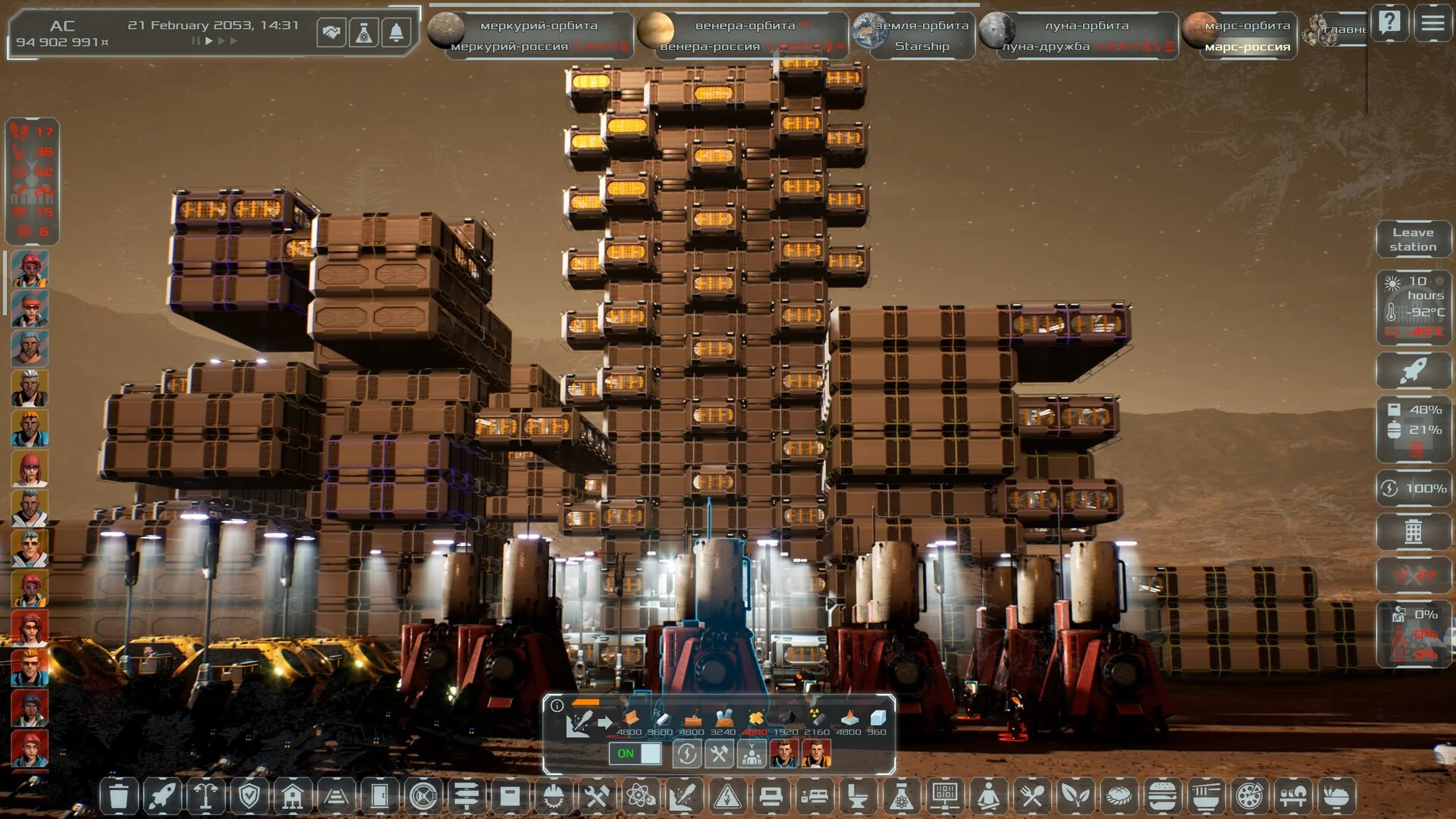Select the toilet build category
This screenshot has height=819, width=1456.
[x=858, y=796]
